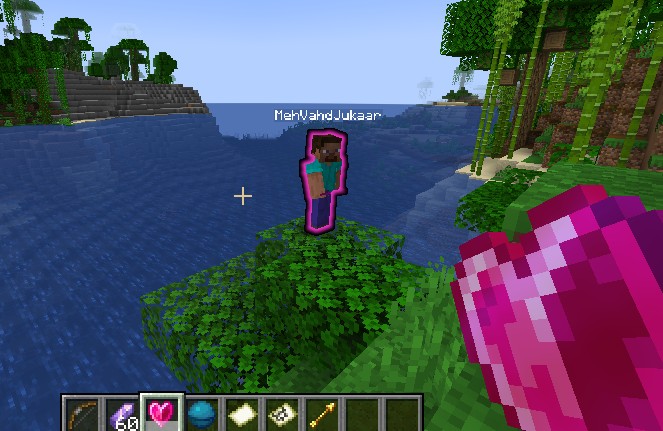Choose the pink heart item slot
Viewport: 663px width, 431px height.
pyautogui.click(x=161, y=414)
